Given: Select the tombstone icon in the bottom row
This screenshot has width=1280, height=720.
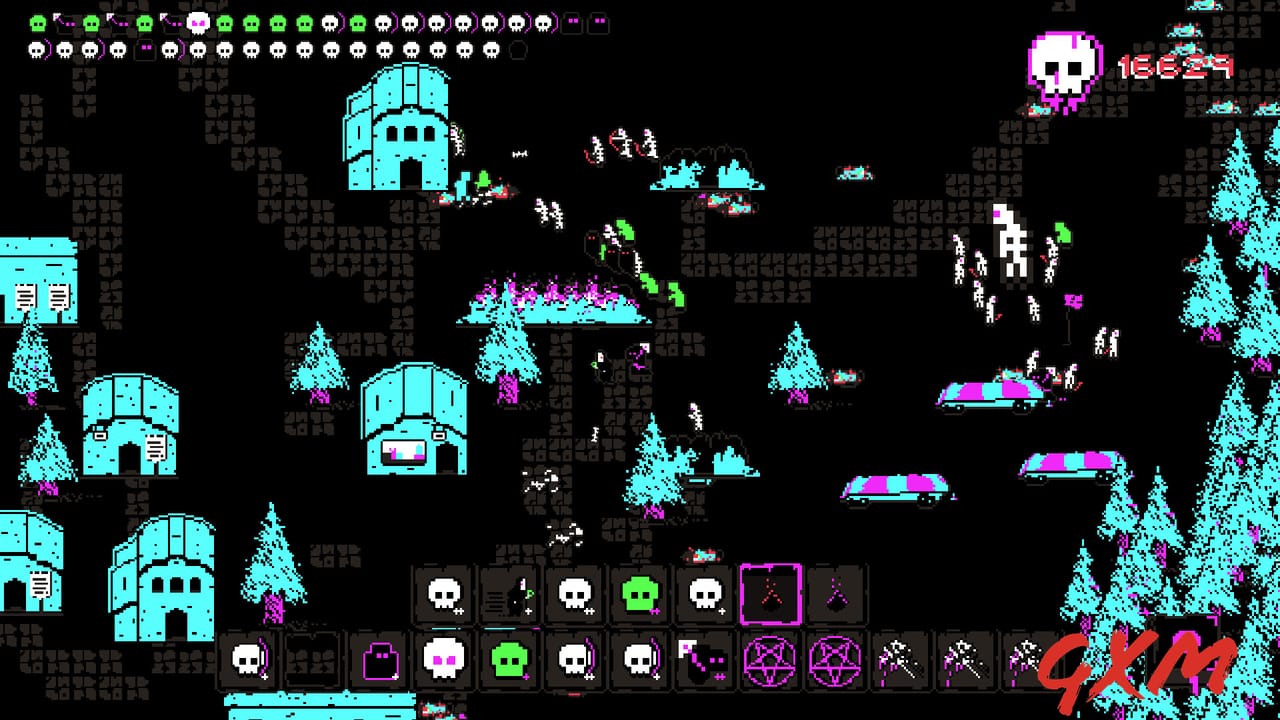Looking at the screenshot, I should (x=378, y=662).
